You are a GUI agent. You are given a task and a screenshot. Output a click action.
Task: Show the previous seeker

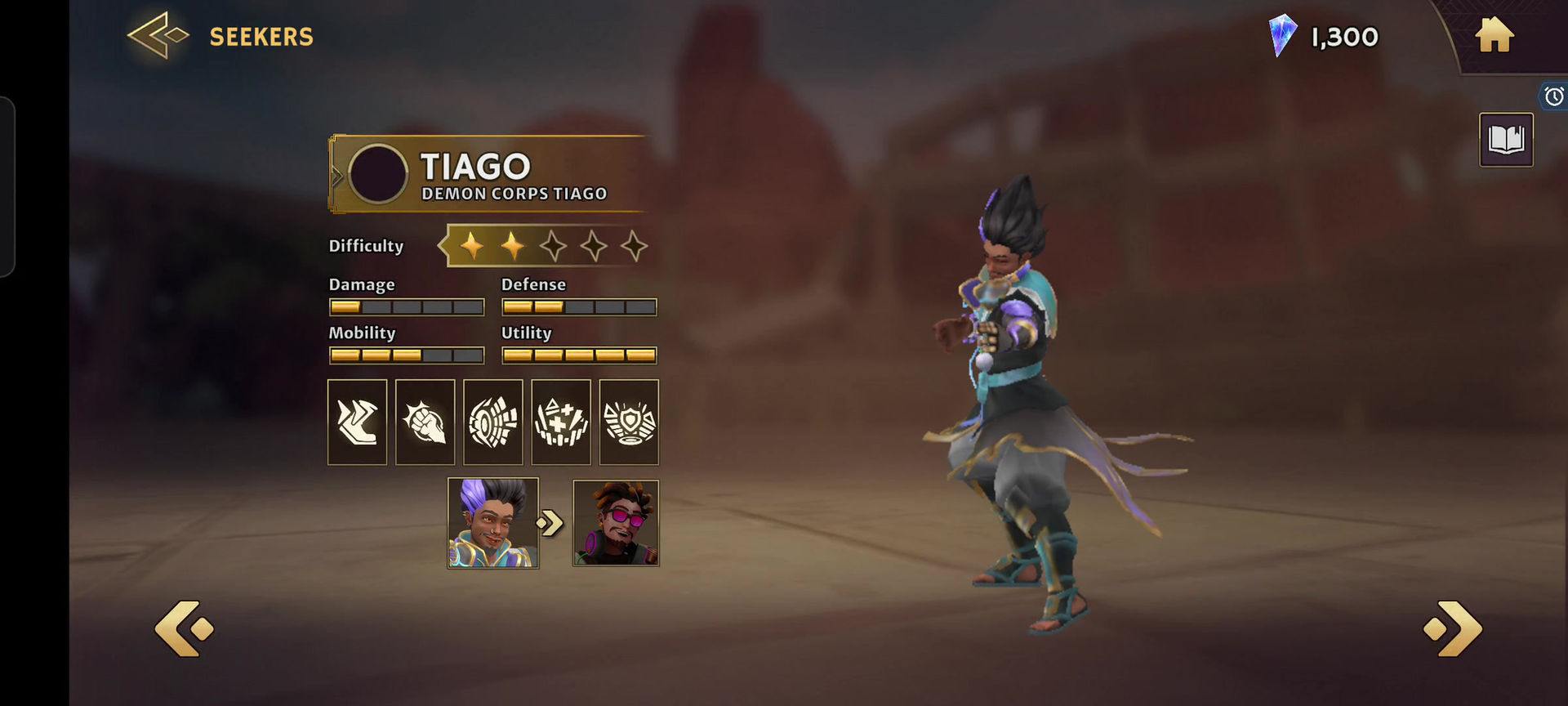pos(185,628)
